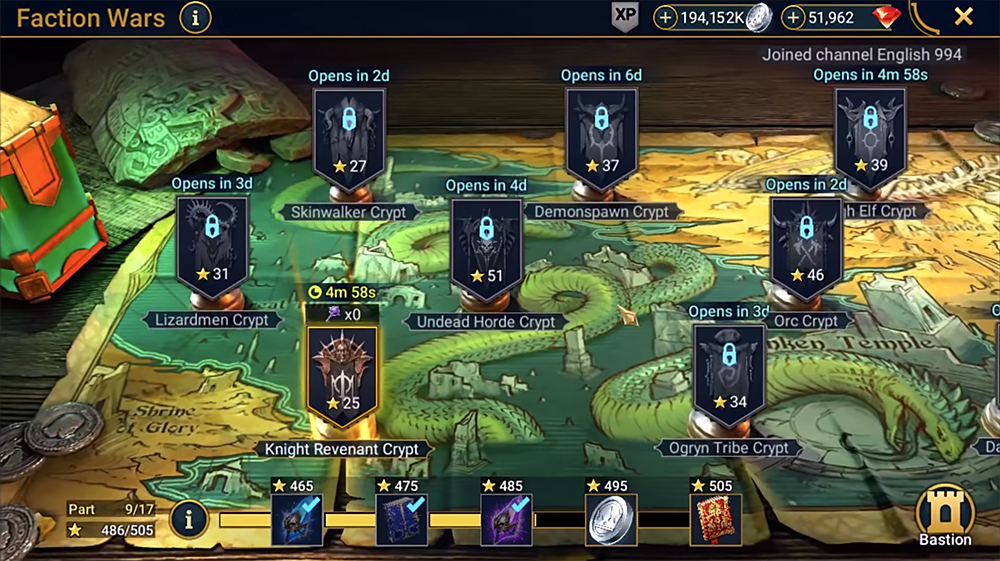Click the XP boost badge
Viewport: 1000px width, 561px height.
[625, 17]
